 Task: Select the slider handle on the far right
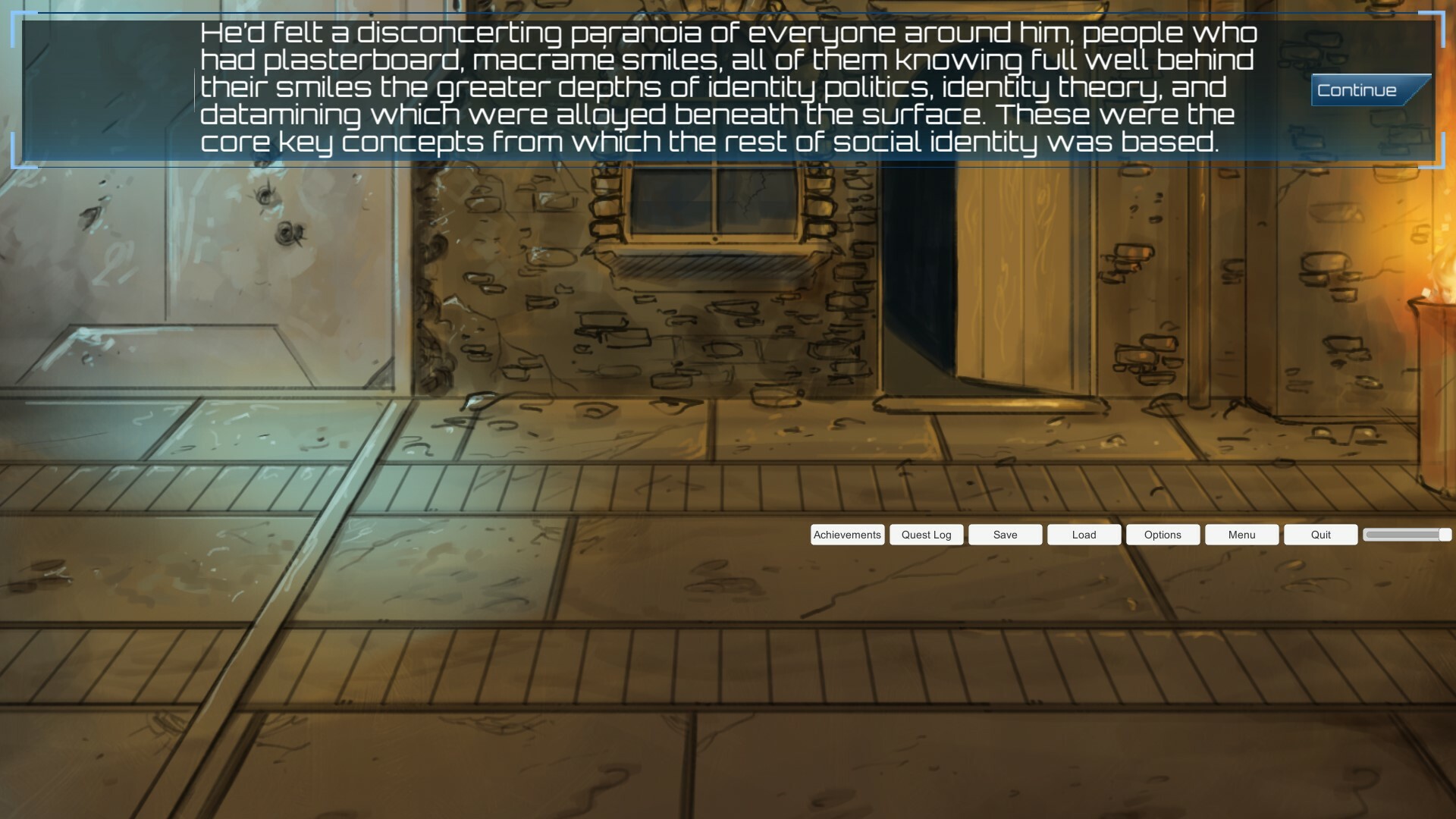pyautogui.click(x=1445, y=535)
